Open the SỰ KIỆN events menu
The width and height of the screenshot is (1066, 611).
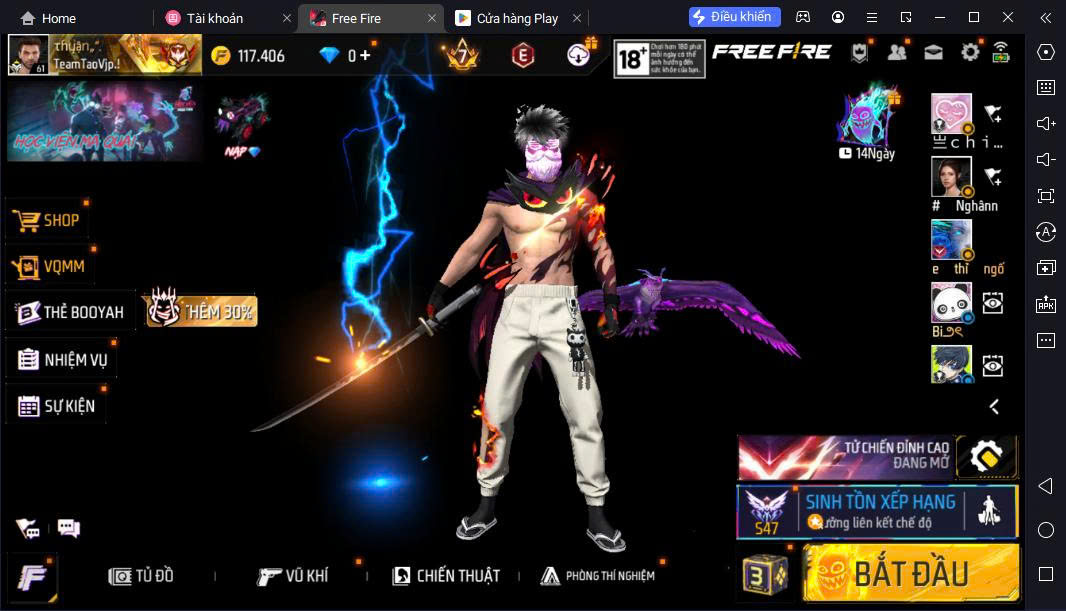56,406
